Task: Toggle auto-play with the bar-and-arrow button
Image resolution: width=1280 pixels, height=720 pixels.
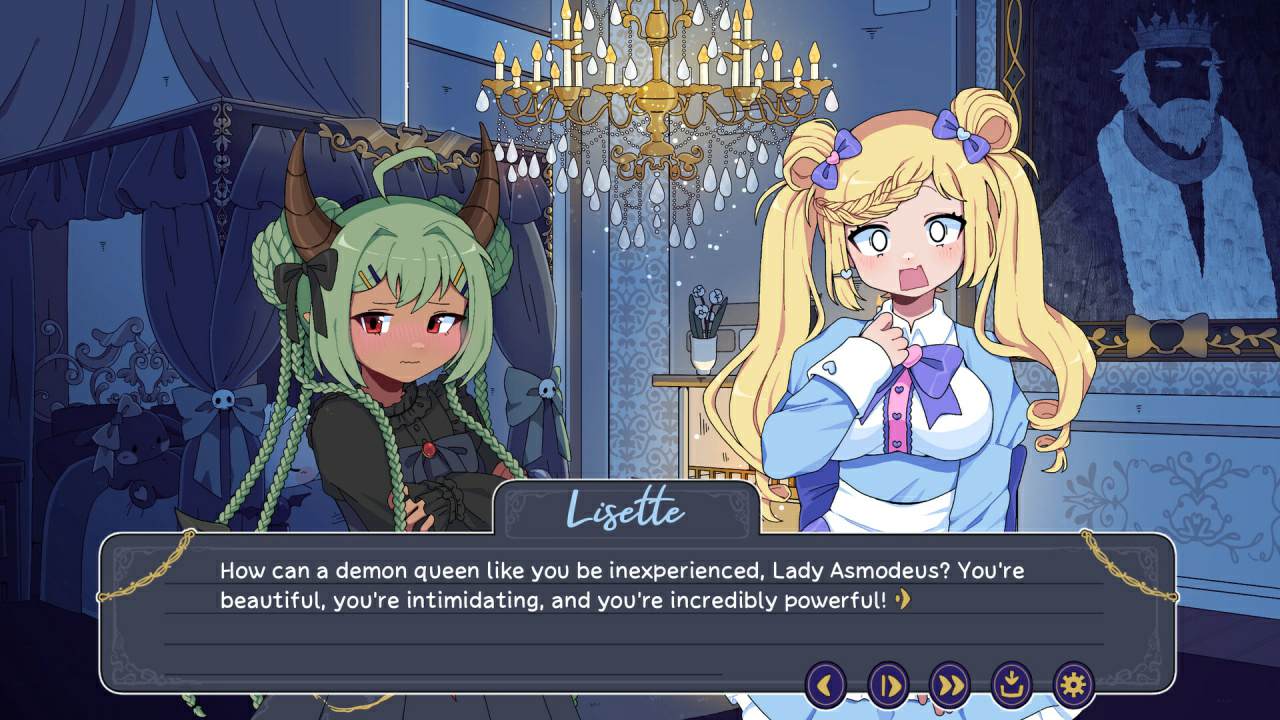Action: point(888,685)
